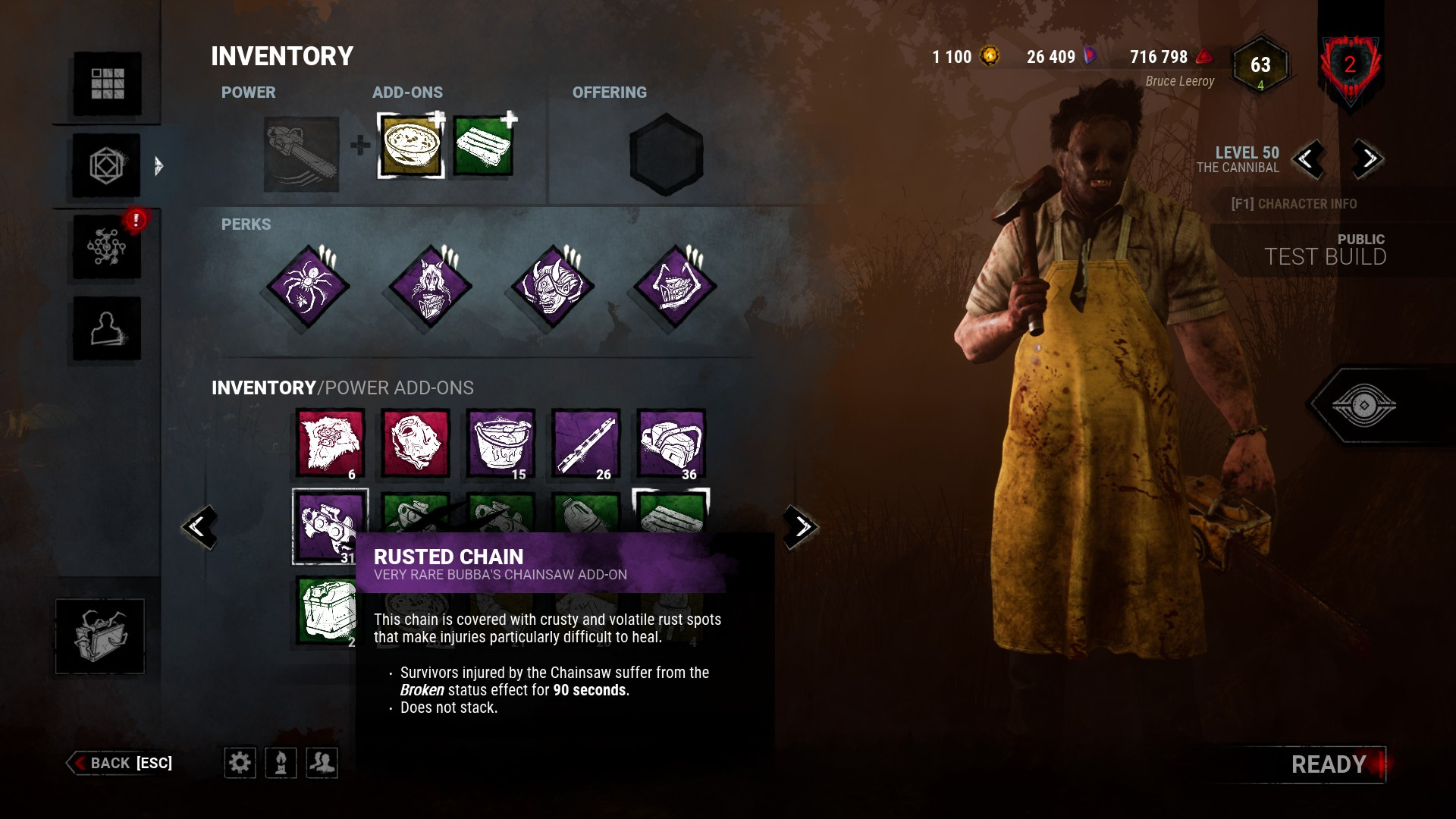Click the READY button
Image resolution: width=1456 pixels, height=819 pixels.
pos(1329,764)
